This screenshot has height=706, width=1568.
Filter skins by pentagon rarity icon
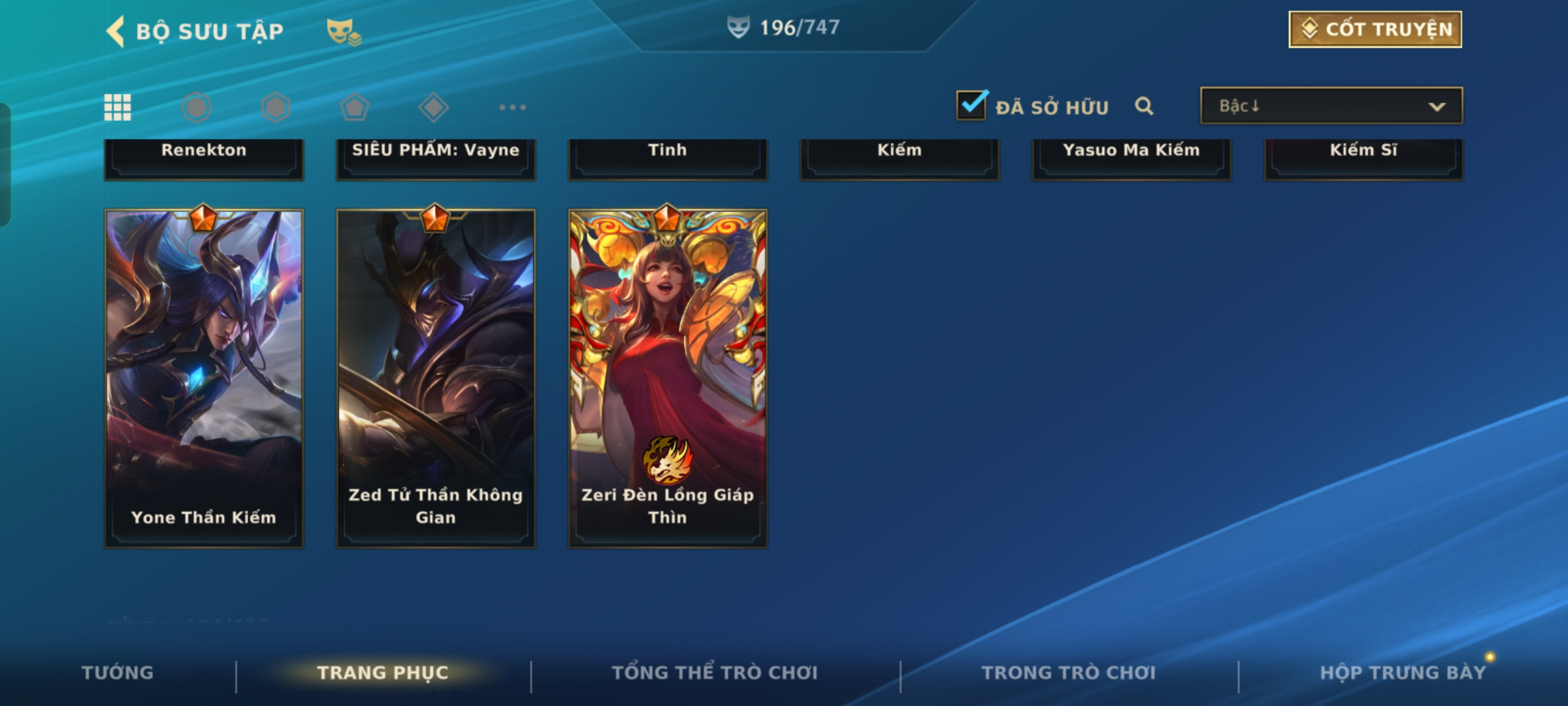(x=355, y=107)
